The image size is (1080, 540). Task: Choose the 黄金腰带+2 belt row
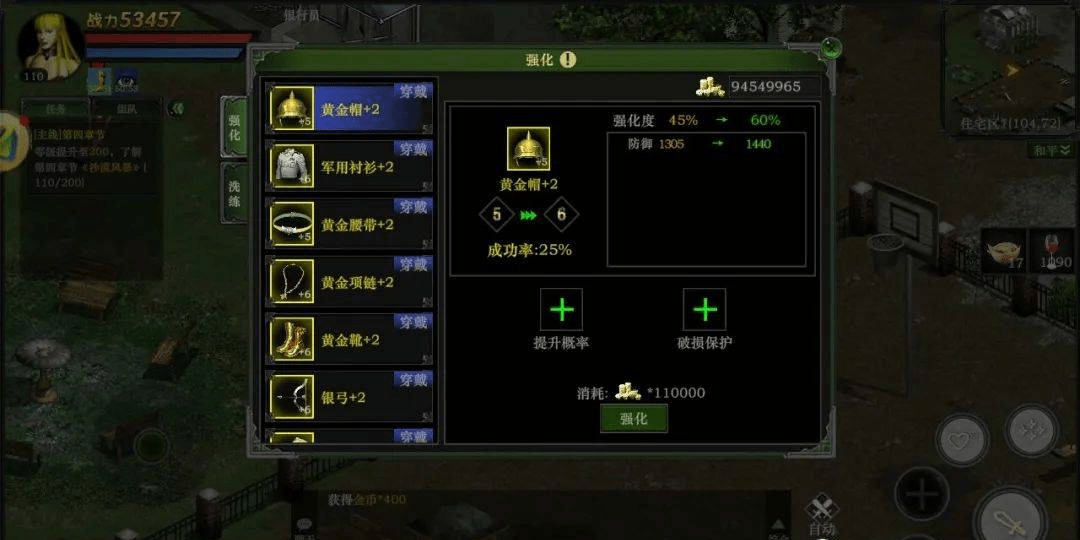point(350,224)
